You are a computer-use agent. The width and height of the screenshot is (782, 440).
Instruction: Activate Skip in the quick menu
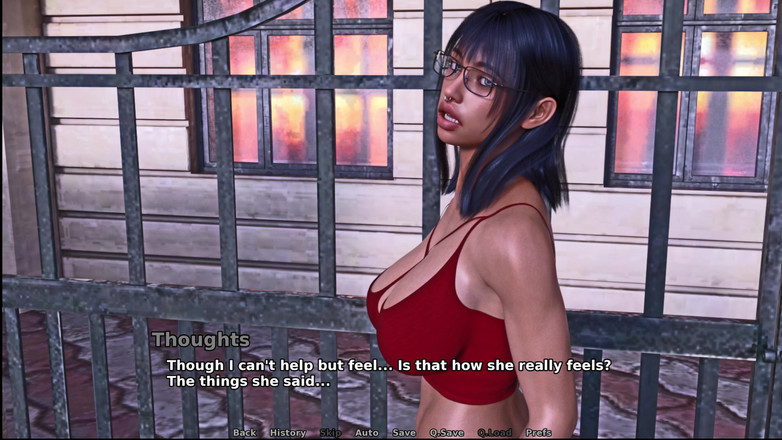coord(330,433)
